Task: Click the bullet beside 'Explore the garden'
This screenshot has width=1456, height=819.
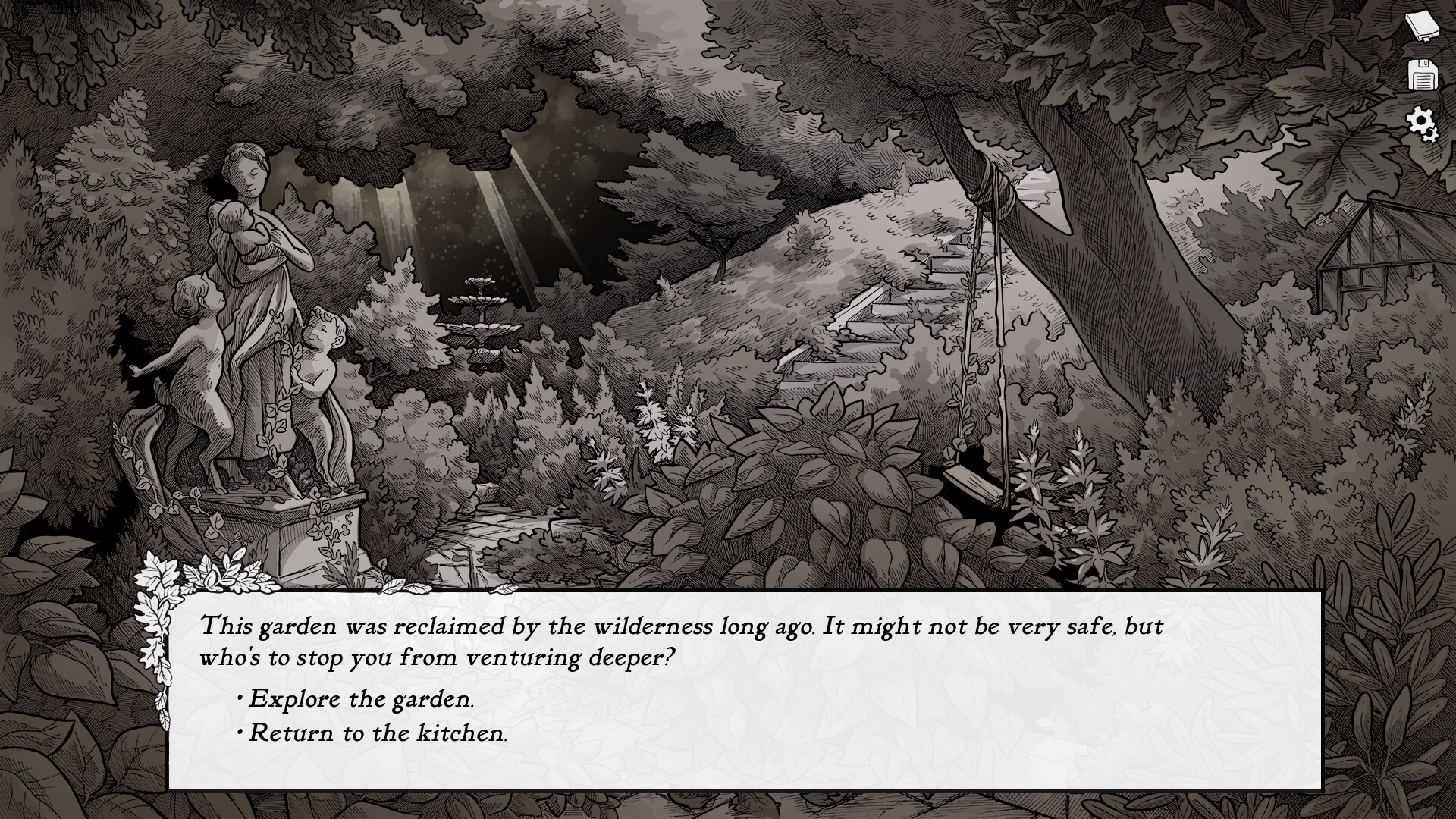Action: click(241, 699)
